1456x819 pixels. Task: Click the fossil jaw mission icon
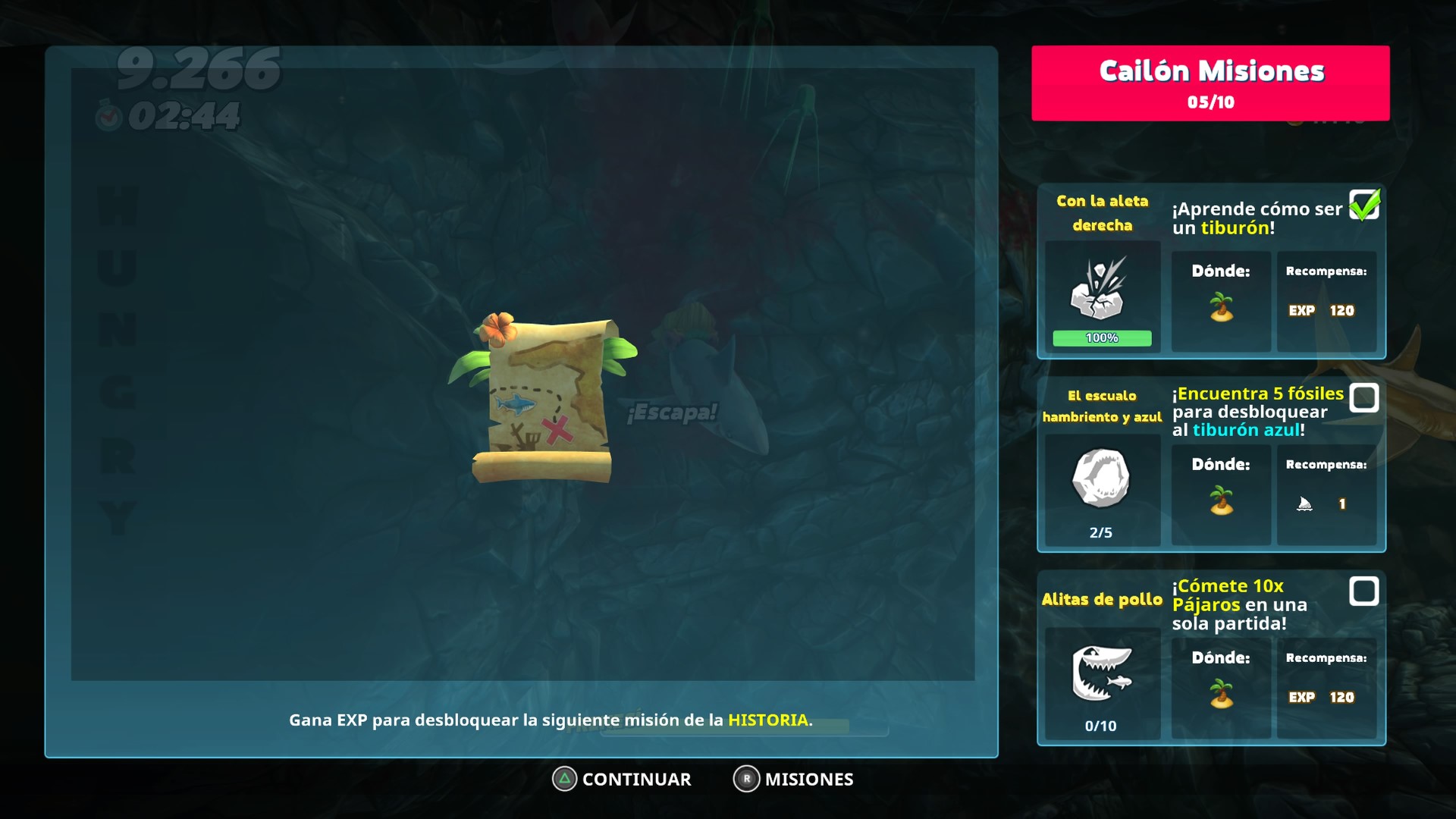tap(1101, 478)
